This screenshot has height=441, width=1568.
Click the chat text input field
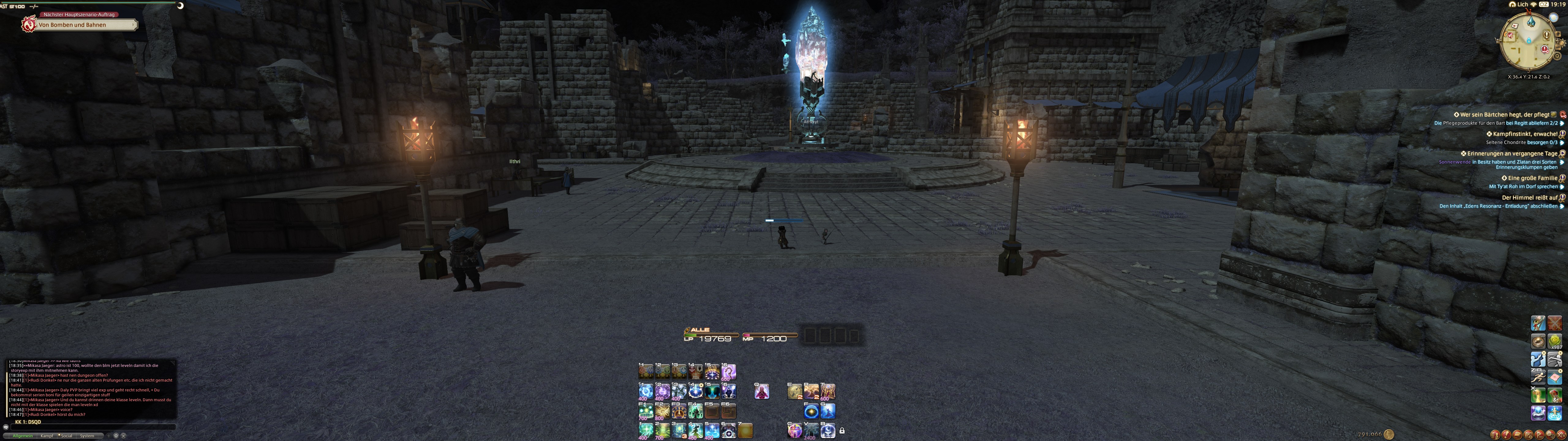click(x=91, y=427)
